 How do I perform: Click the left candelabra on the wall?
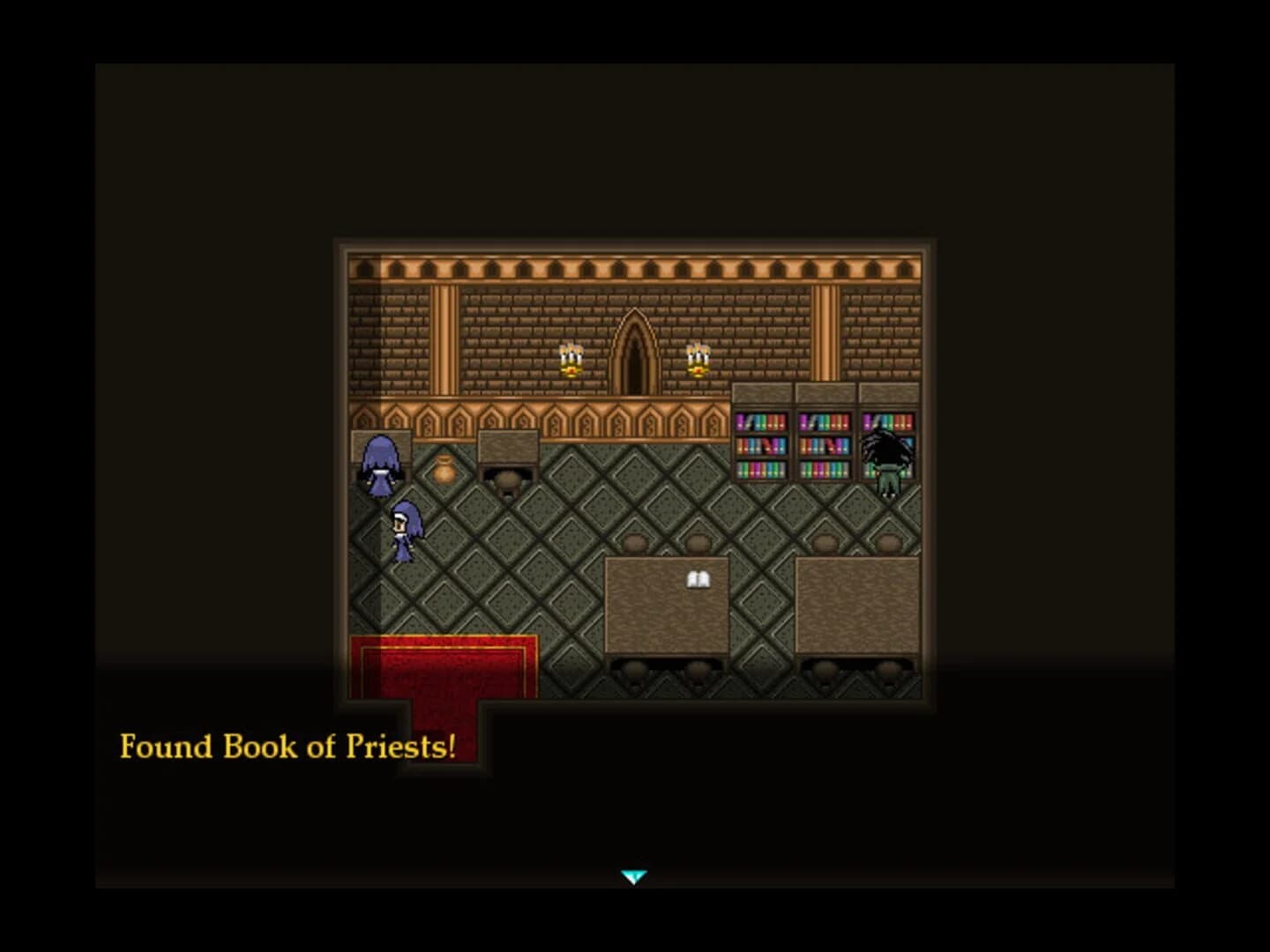[571, 361]
